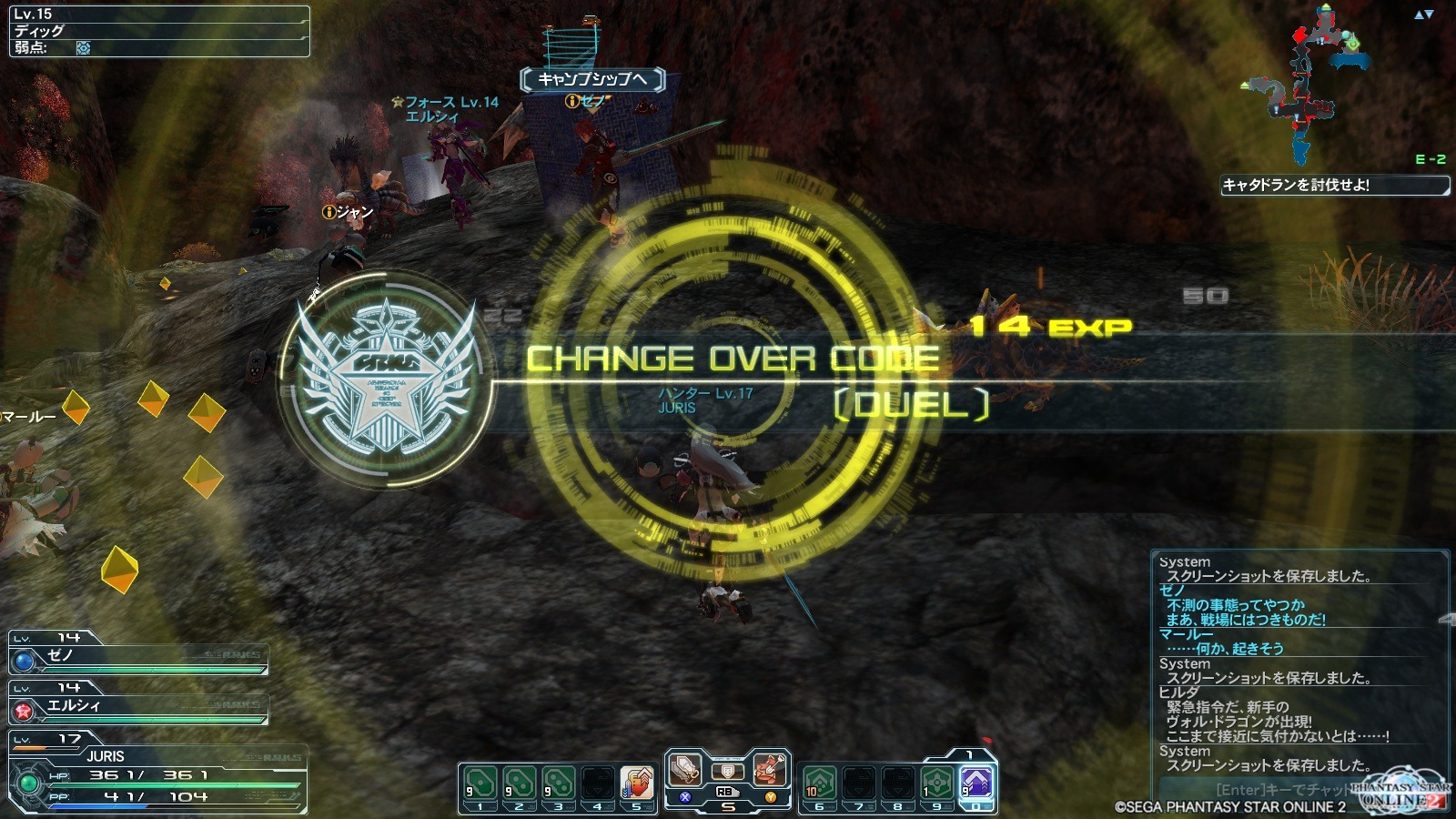
Task: Click the shield icon in the weapon palette
Action: click(727, 772)
